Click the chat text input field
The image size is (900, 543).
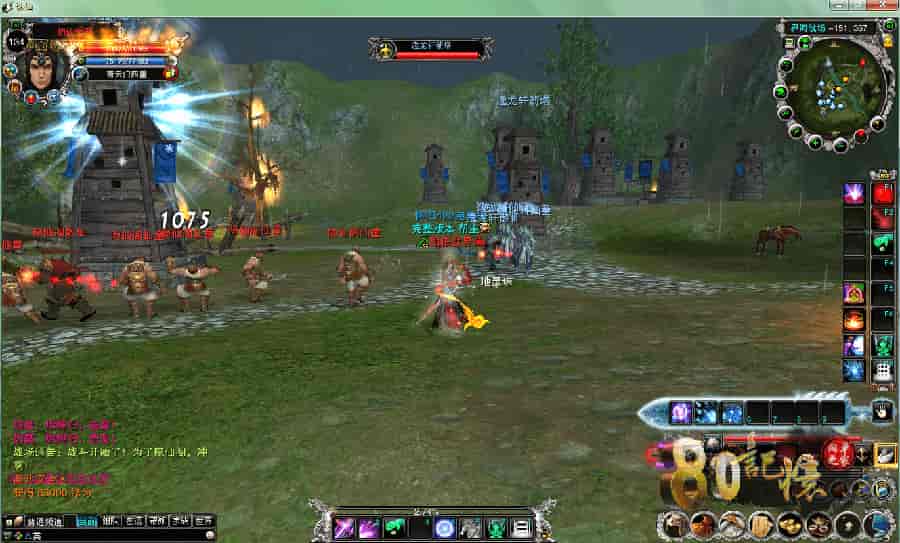pyautogui.click(x=110, y=536)
